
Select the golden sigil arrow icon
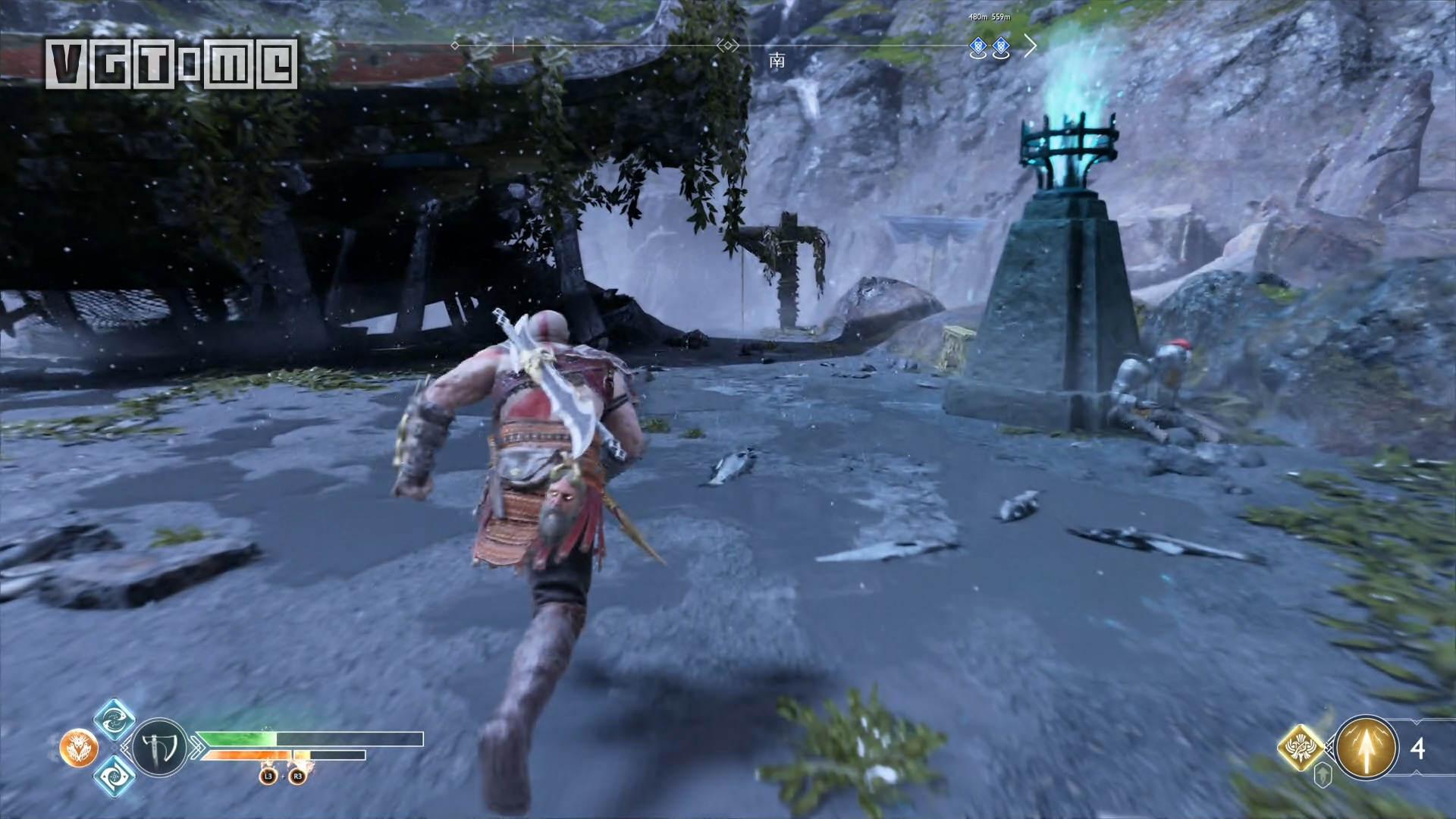click(x=1367, y=748)
